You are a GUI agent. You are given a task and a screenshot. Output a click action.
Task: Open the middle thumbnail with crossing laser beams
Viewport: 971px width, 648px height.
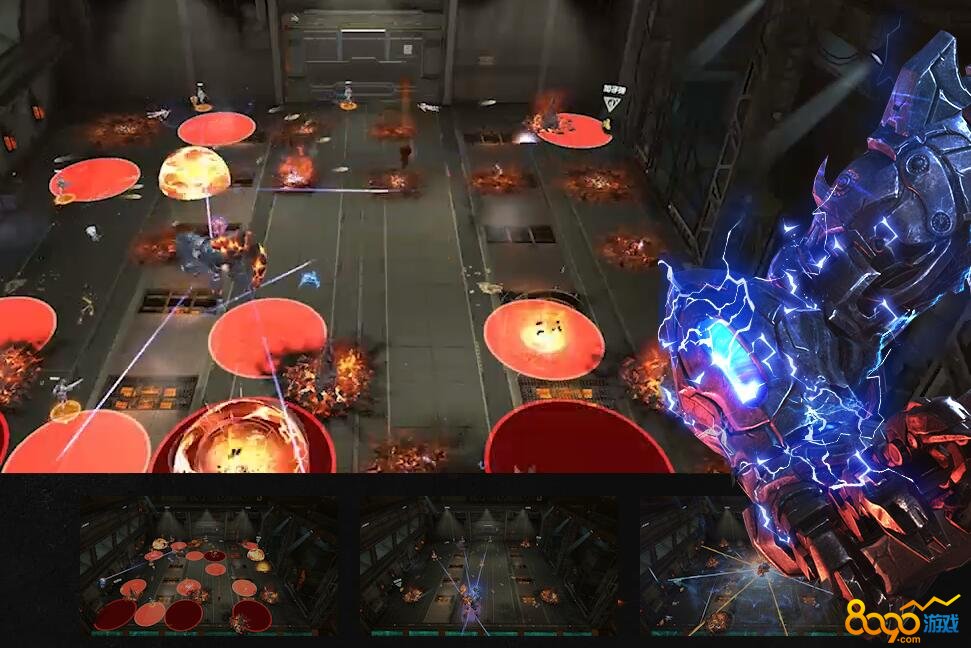coord(488,566)
